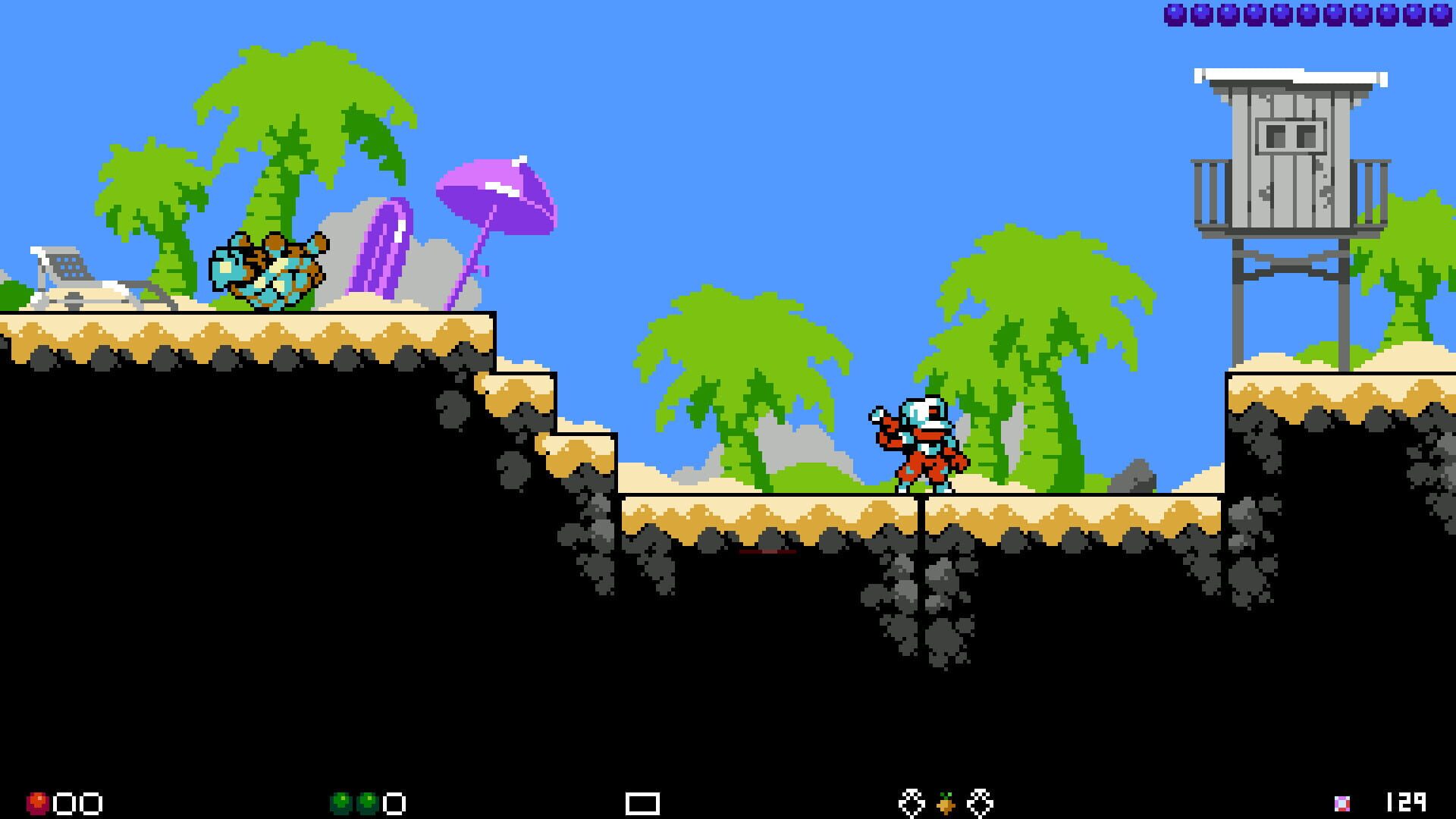This screenshot has height=819, width=1456.
Task: Click the beach lounge chair at far left
Action: (83, 281)
